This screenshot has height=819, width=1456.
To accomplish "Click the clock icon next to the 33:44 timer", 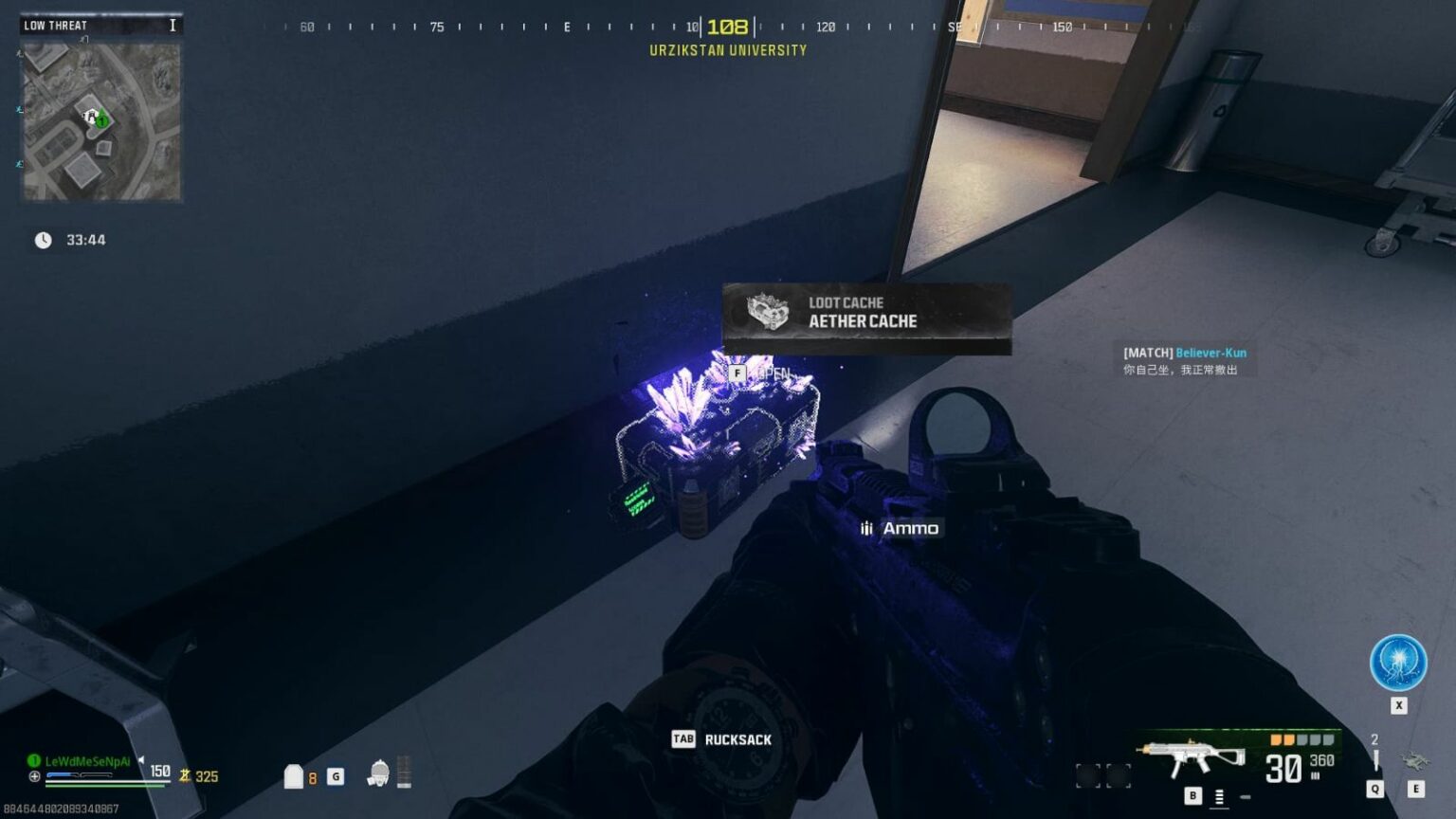I will (x=42, y=240).
